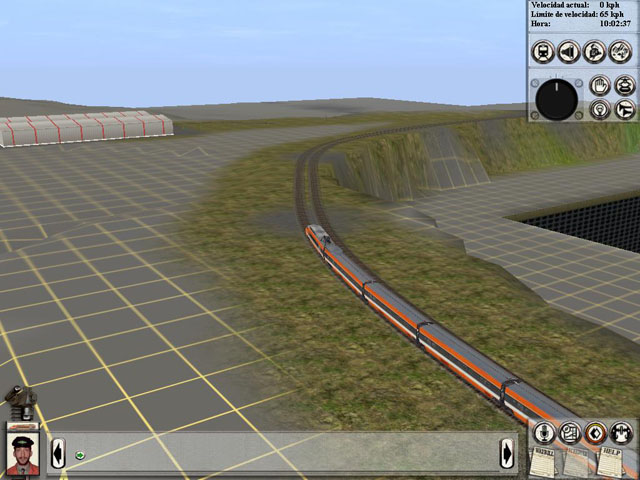Toggle the headlight bulb icon

(599, 109)
